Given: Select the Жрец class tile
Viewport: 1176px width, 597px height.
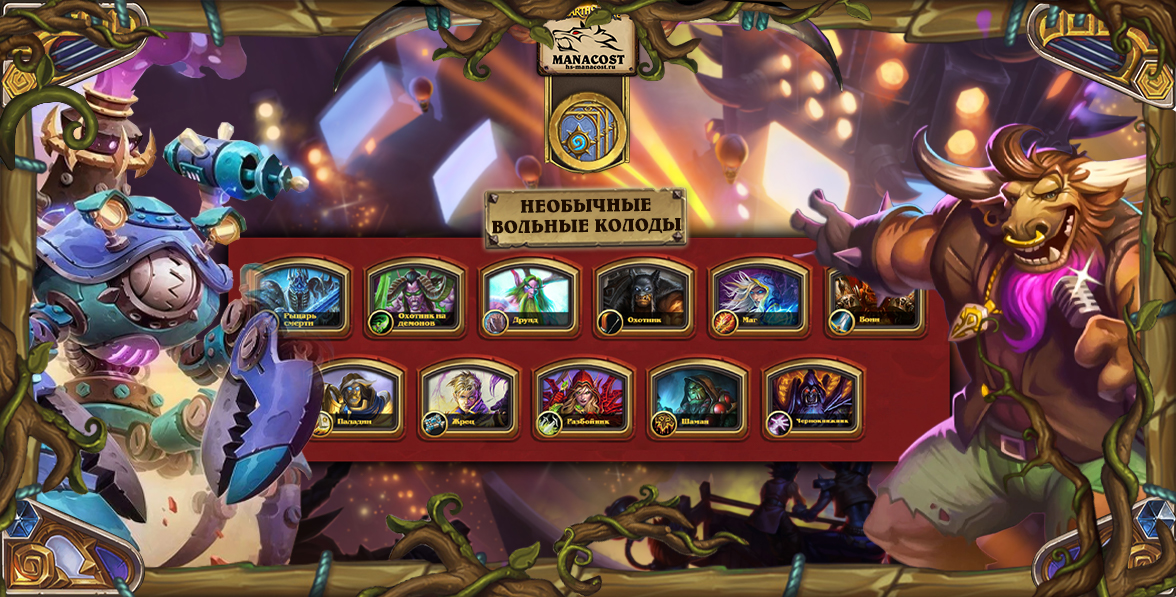Looking at the screenshot, I should (x=470, y=399).
